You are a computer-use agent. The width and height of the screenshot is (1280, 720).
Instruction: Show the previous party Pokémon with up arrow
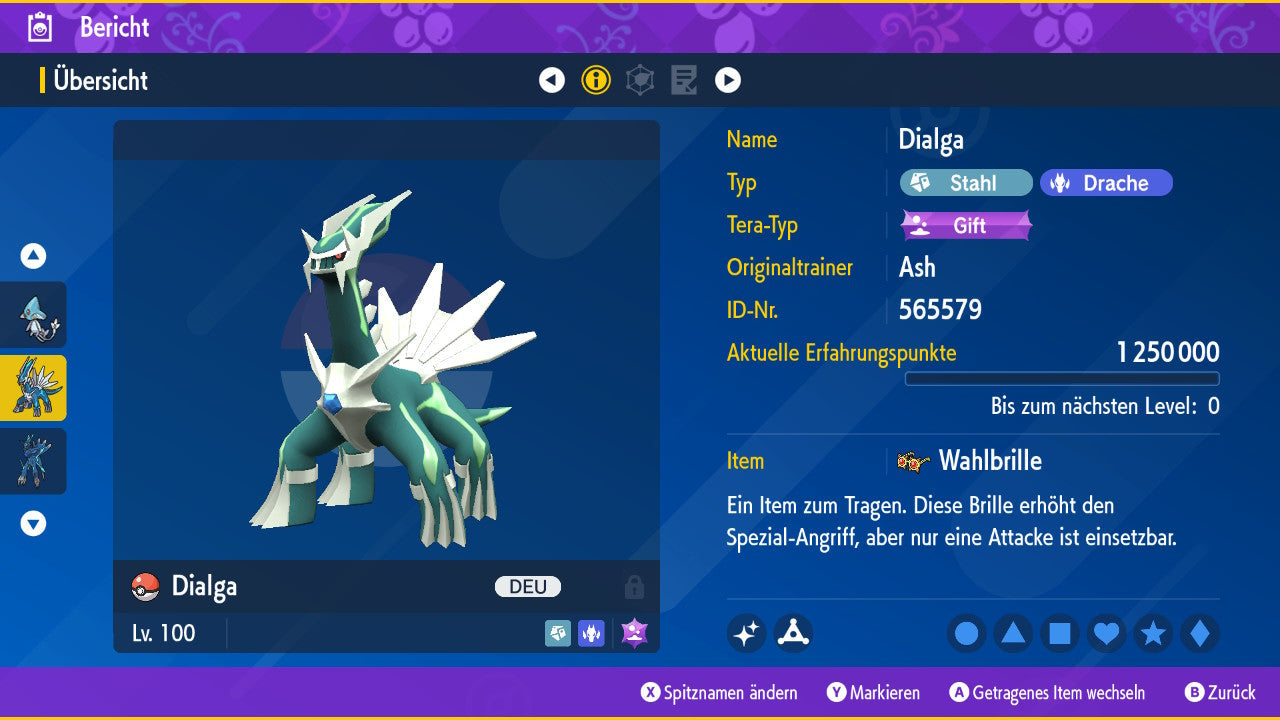pyautogui.click(x=33, y=256)
